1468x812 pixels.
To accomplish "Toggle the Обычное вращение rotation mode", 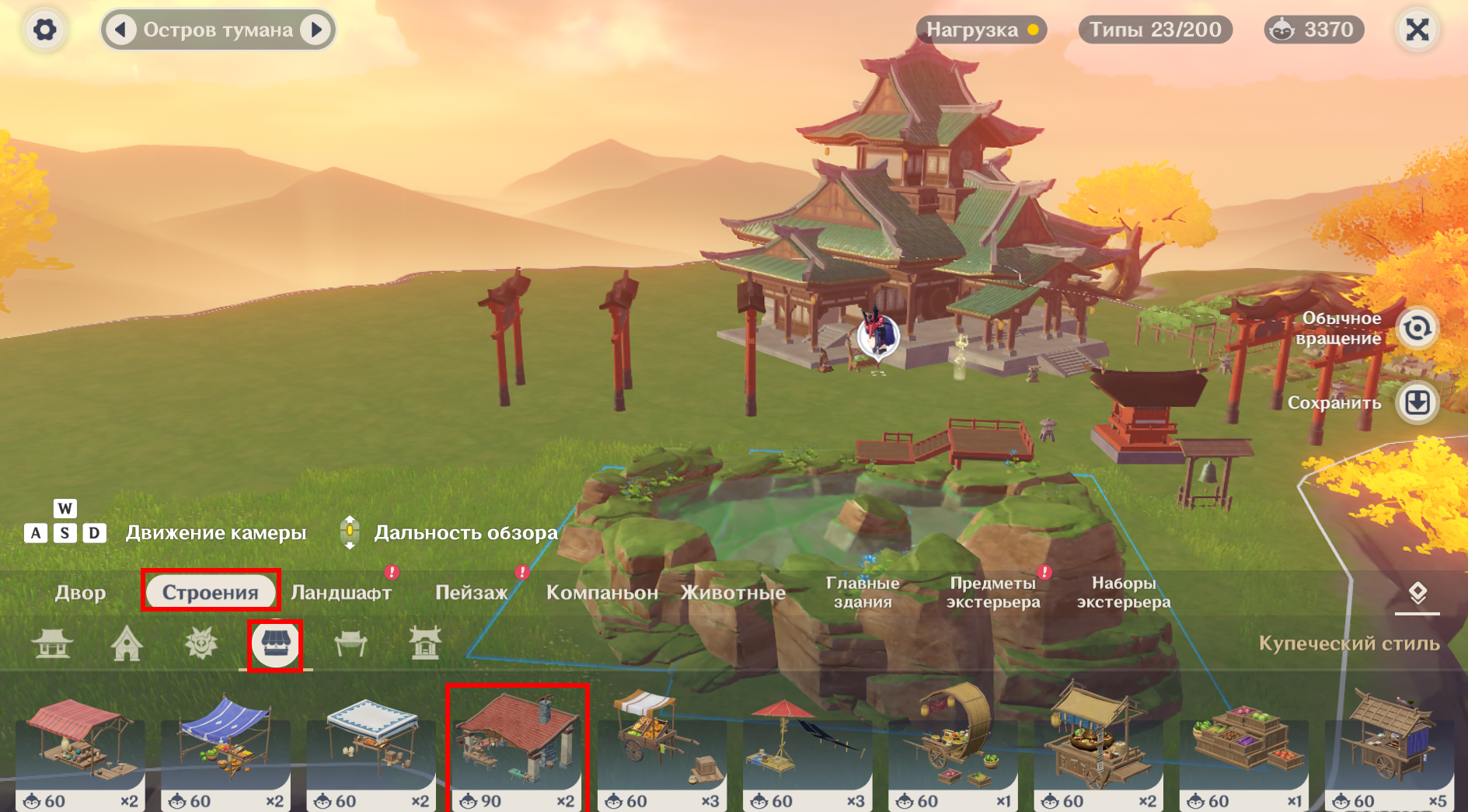I will 1417,328.
